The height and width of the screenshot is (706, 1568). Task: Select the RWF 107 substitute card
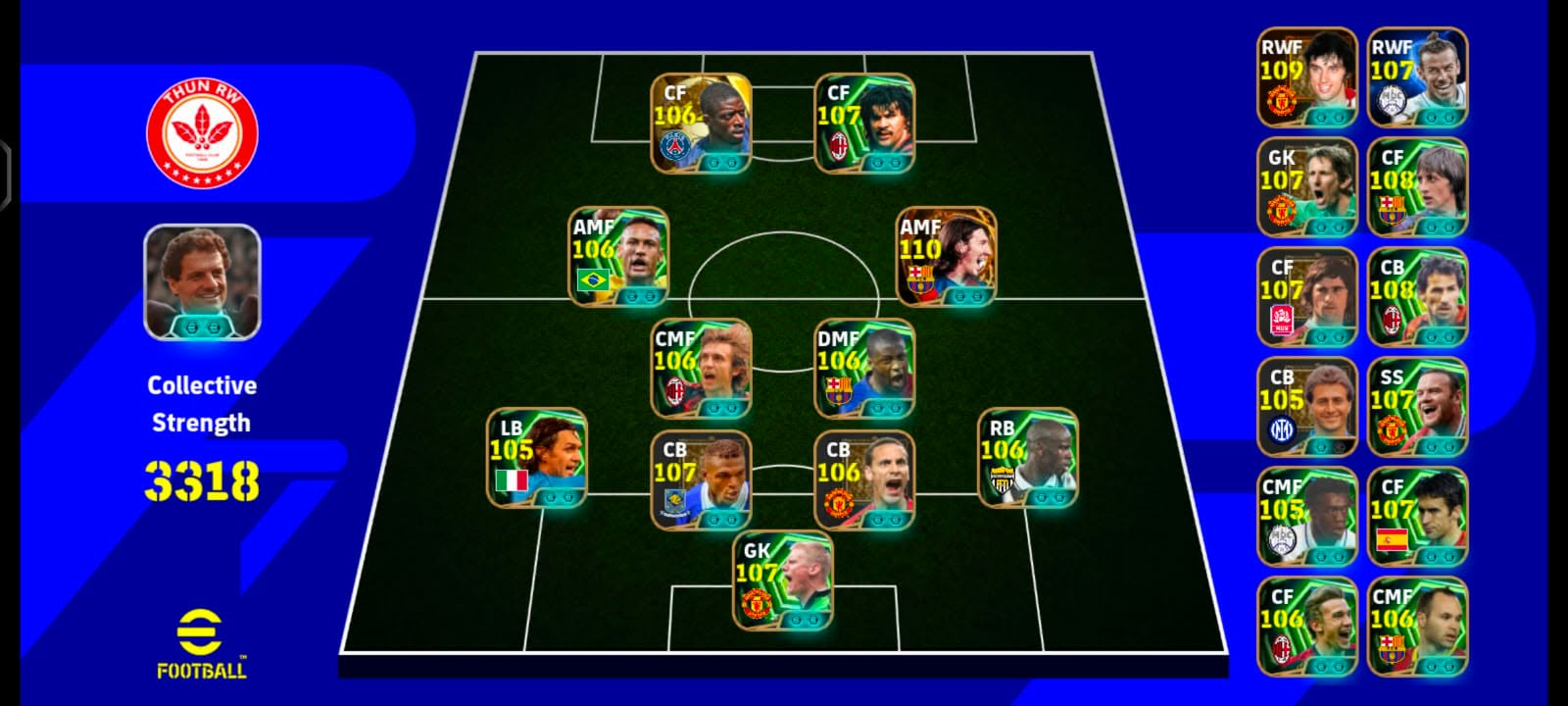click(x=1417, y=77)
